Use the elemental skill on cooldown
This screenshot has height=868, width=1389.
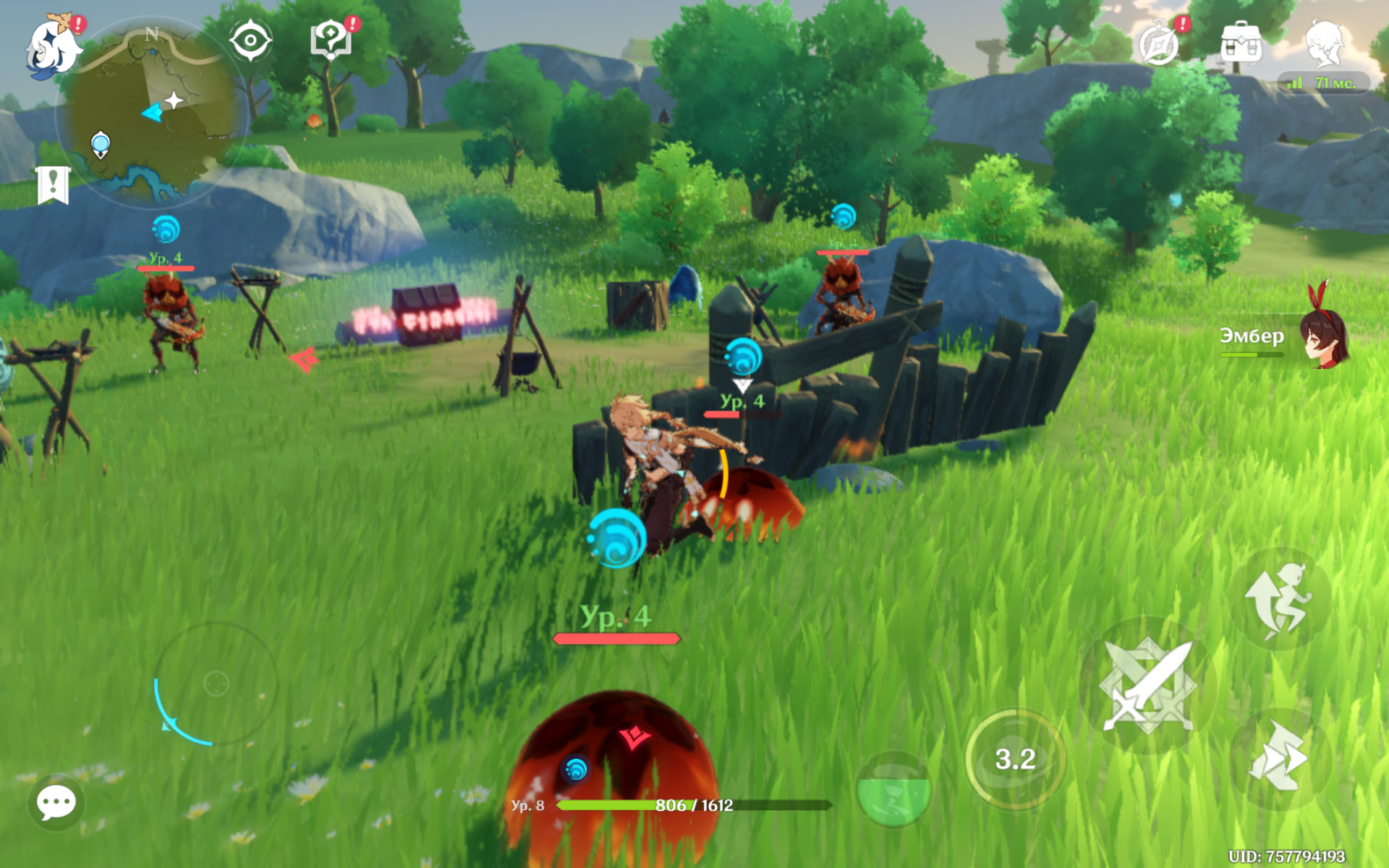pyautogui.click(x=1015, y=759)
